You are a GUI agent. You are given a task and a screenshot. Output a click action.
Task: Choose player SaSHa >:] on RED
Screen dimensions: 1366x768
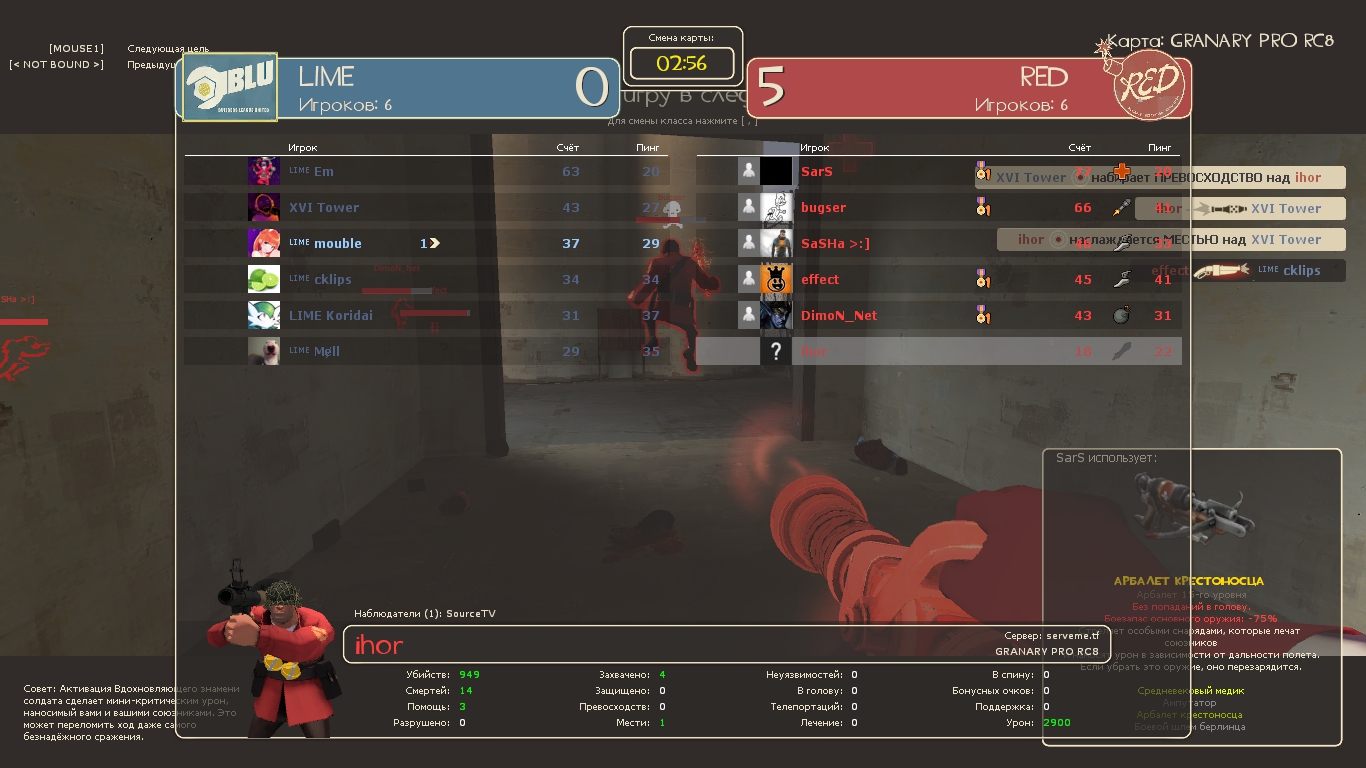click(x=835, y=243)
